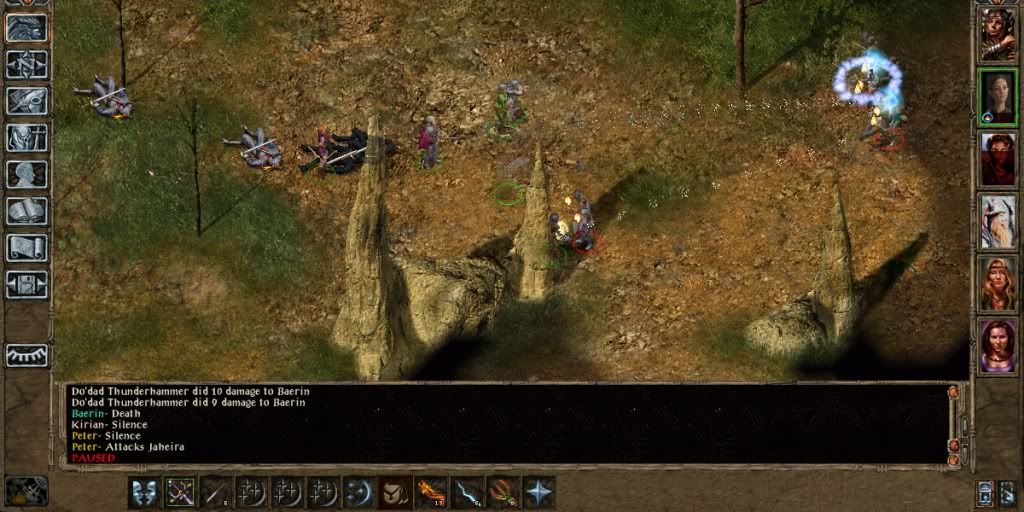Use the lightning bolt quick item
This screenshot has width=1024, height=512.
[x=467, y=492]
